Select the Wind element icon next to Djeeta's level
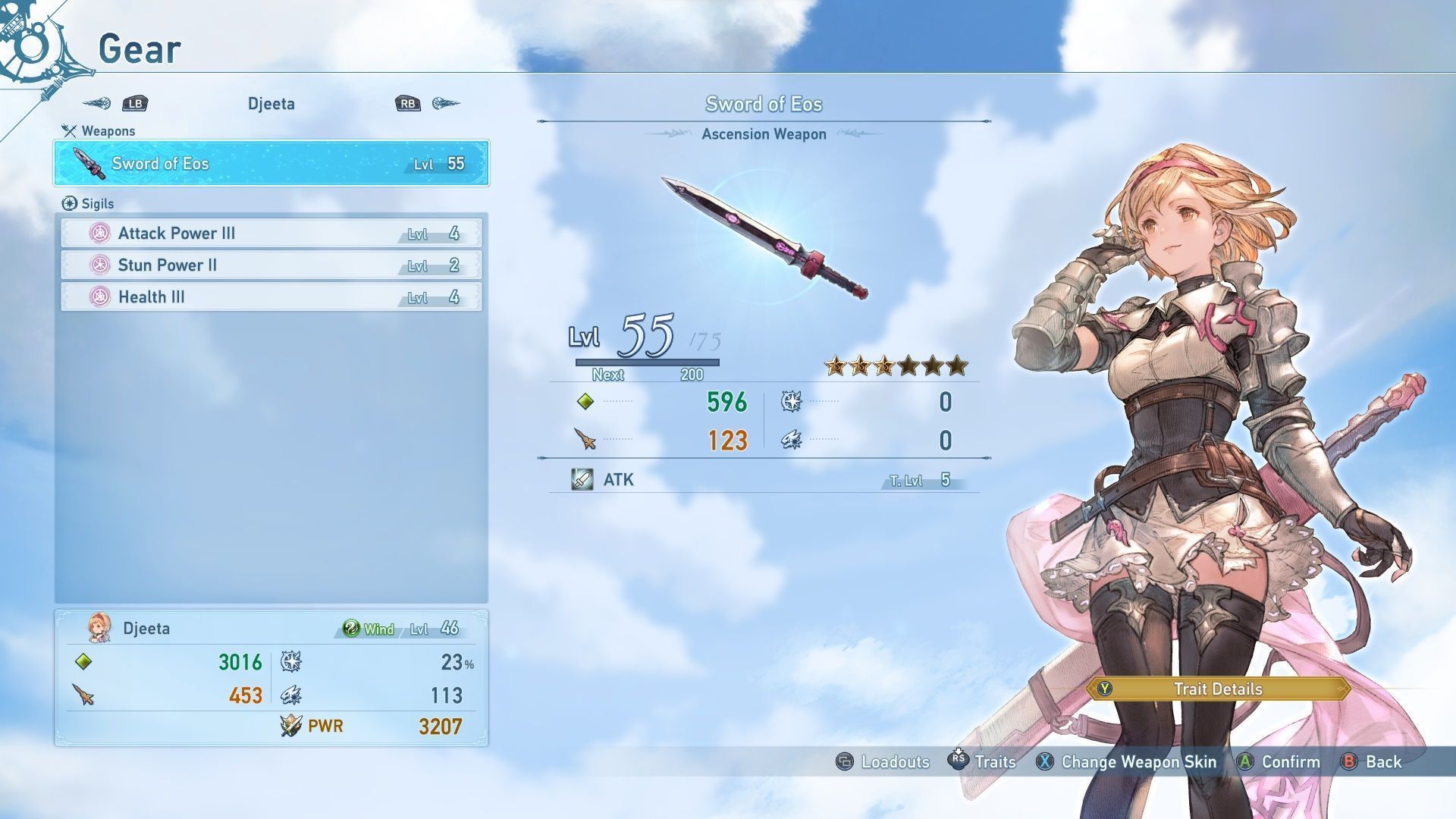1456x819 pixels. (x=353, y=629)
